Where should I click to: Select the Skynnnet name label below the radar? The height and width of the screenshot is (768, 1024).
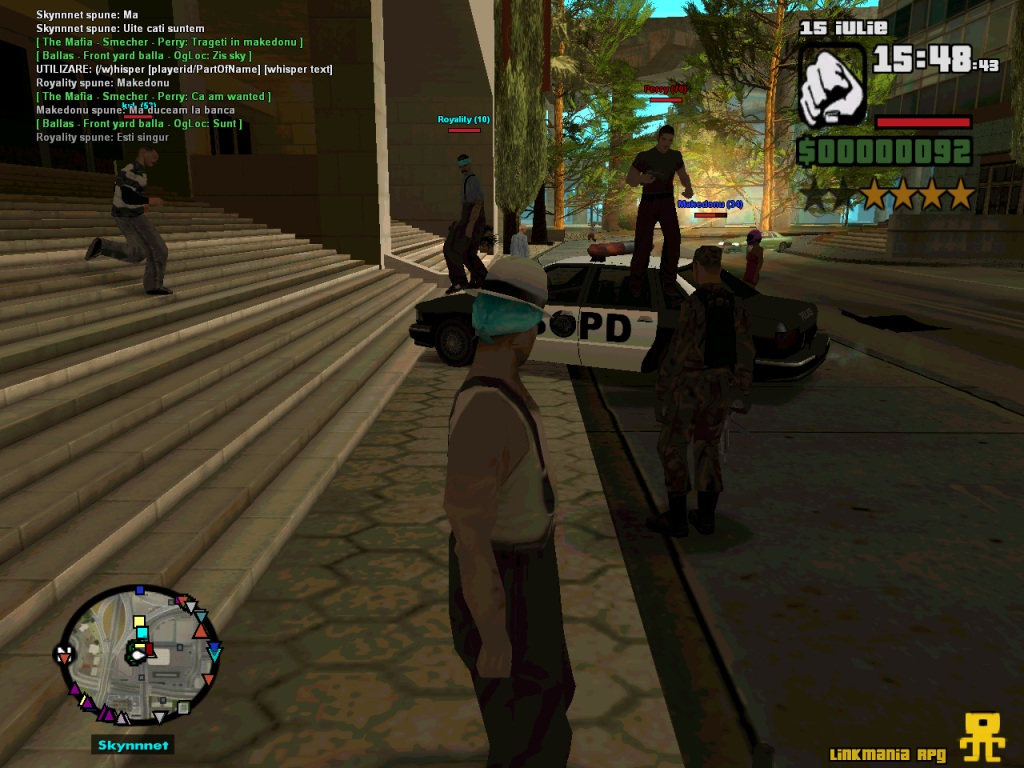(x=134, y=745)
